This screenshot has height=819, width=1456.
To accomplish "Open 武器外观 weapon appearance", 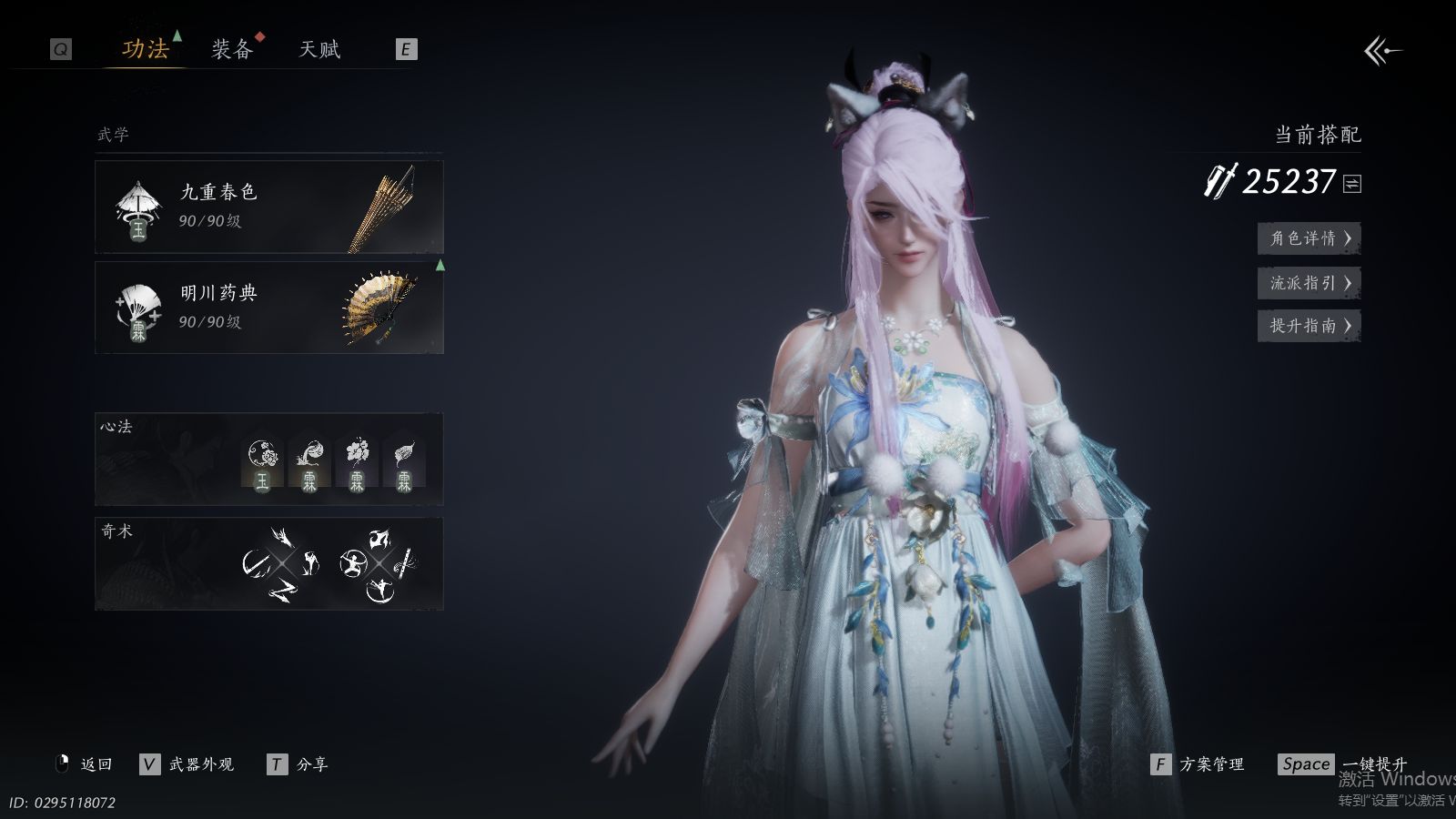I will coord(187,764).
